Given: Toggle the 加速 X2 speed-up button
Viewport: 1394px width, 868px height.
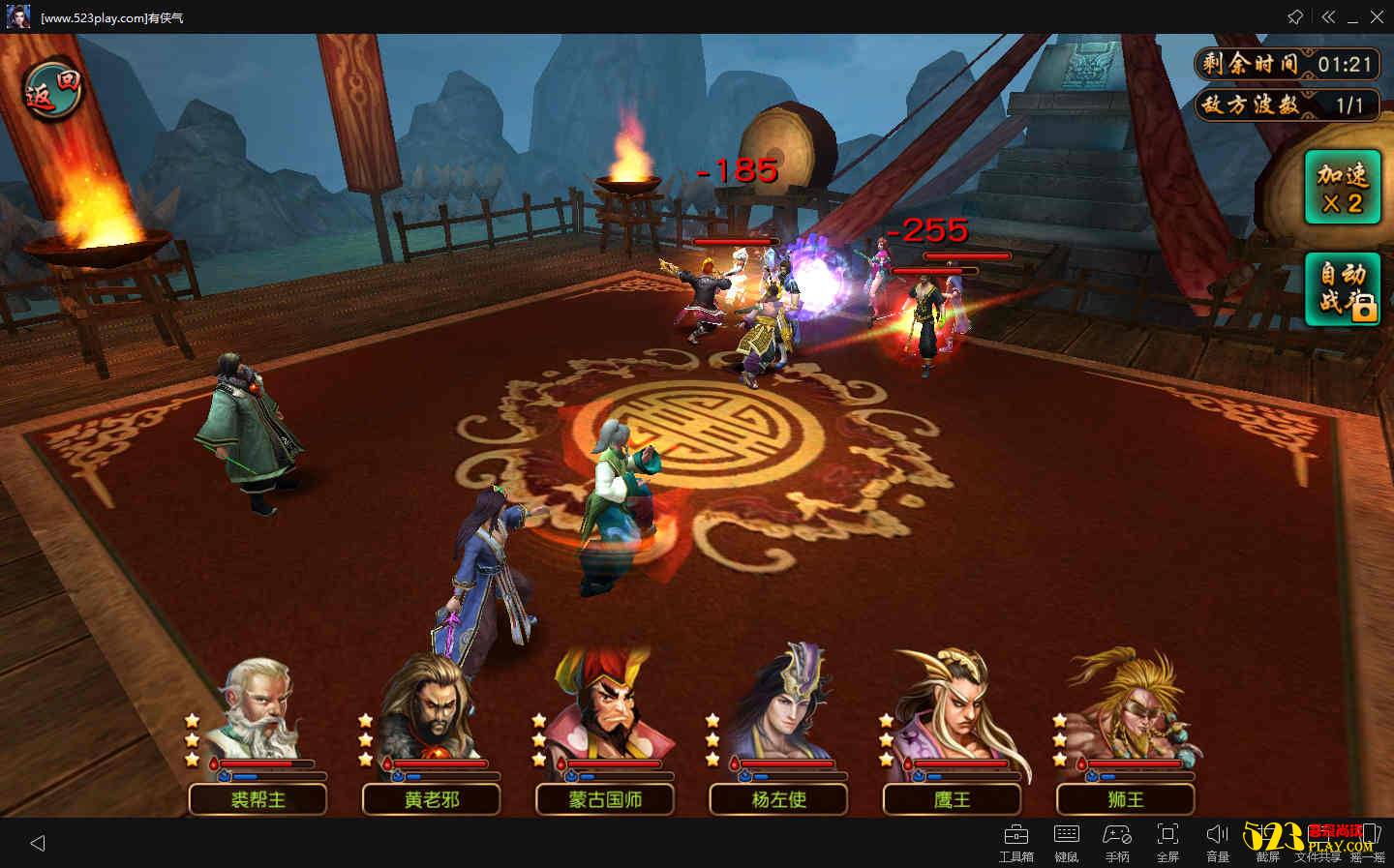Looking at the screenshot, I should [x=1343, y=188].
